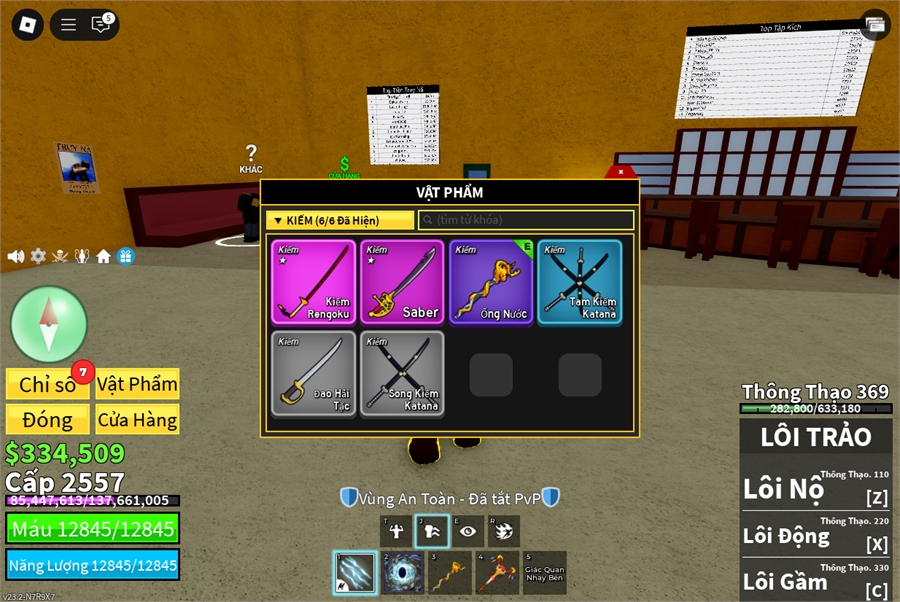Viewport: 900px width, 602px height.
Task: Open the Cửa Hàng shop
Action: click(x=137, y=420)
